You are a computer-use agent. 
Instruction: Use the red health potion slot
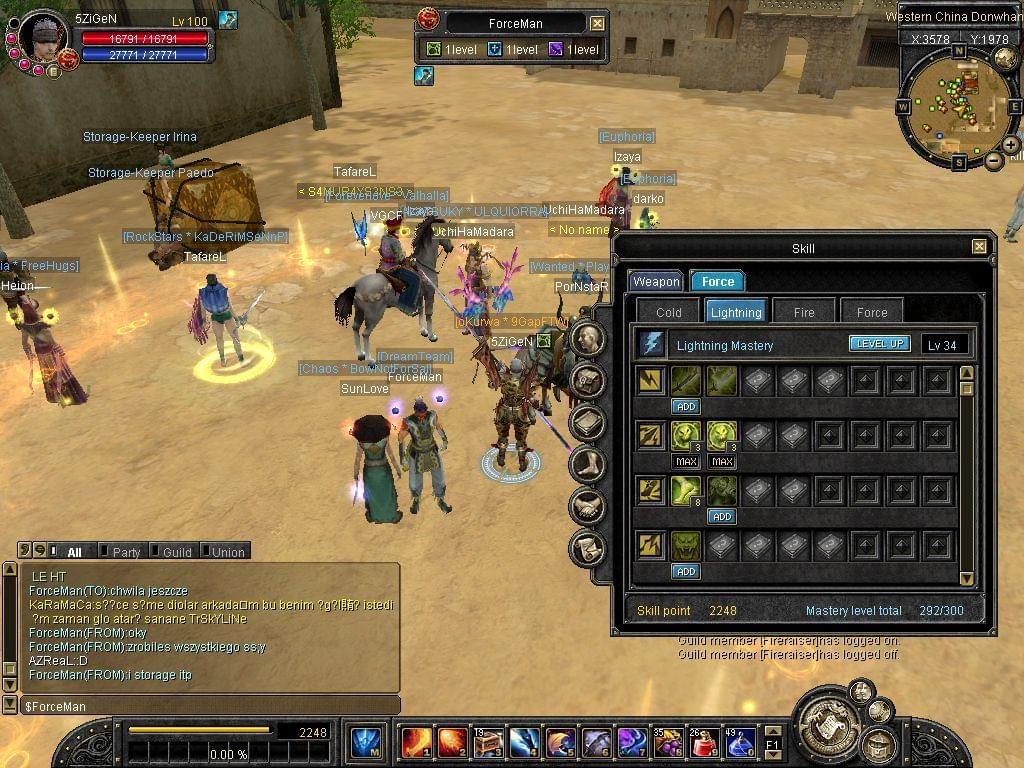pos(703,743)
